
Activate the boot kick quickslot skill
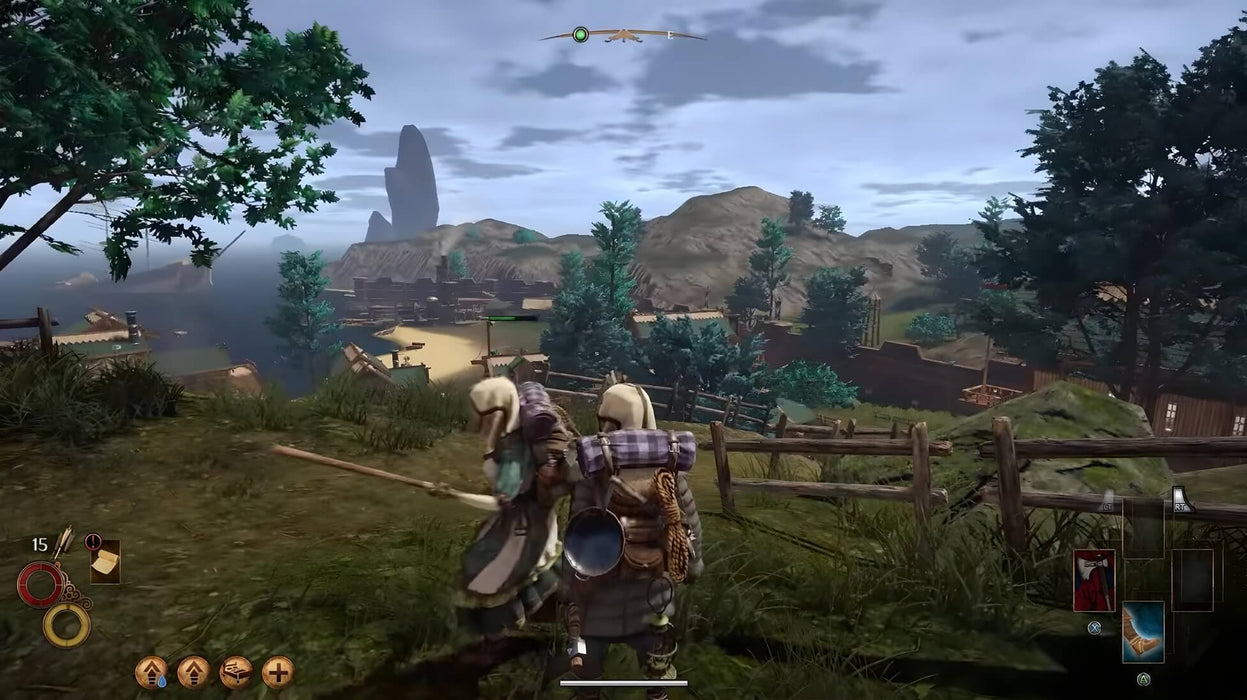1142,631
